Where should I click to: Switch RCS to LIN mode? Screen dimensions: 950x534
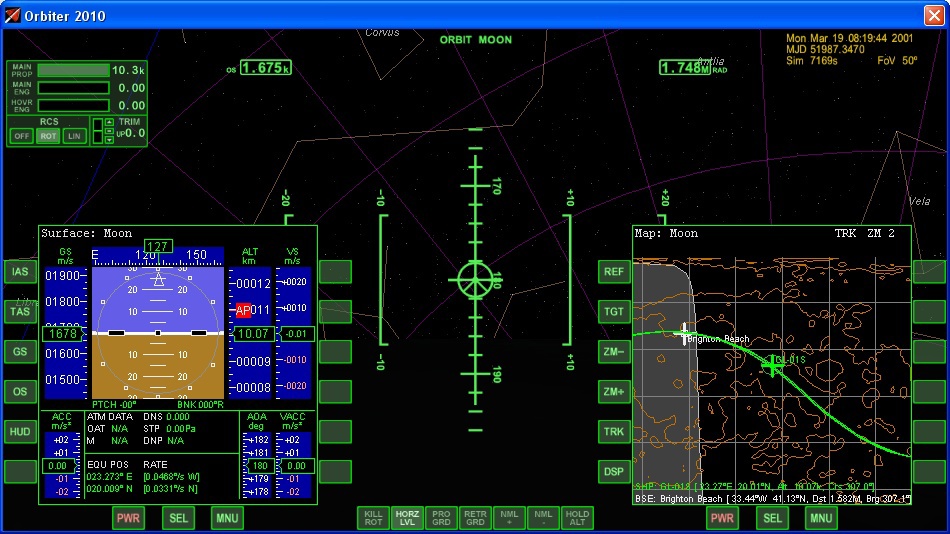pos(74,136)
